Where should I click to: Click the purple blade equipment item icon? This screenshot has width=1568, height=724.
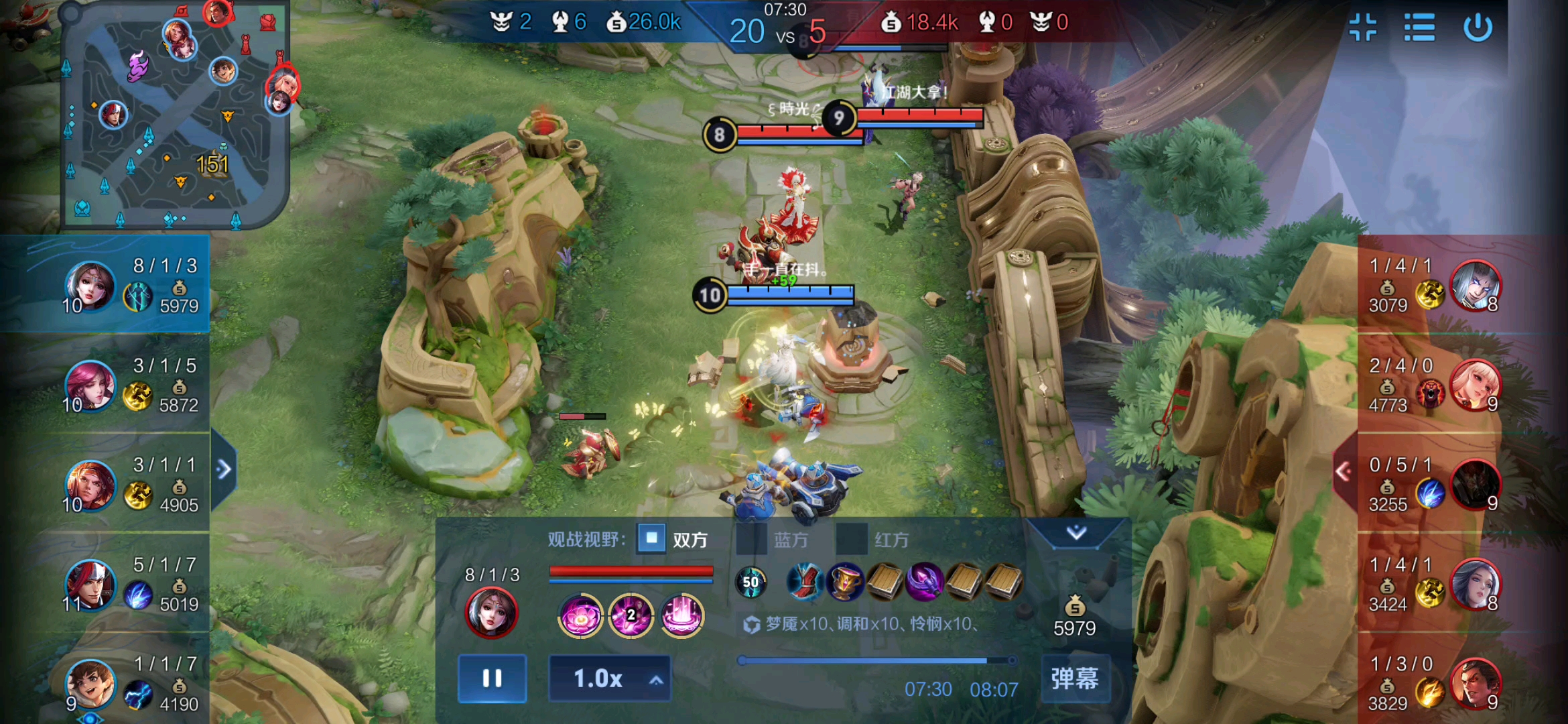(925, 581)
